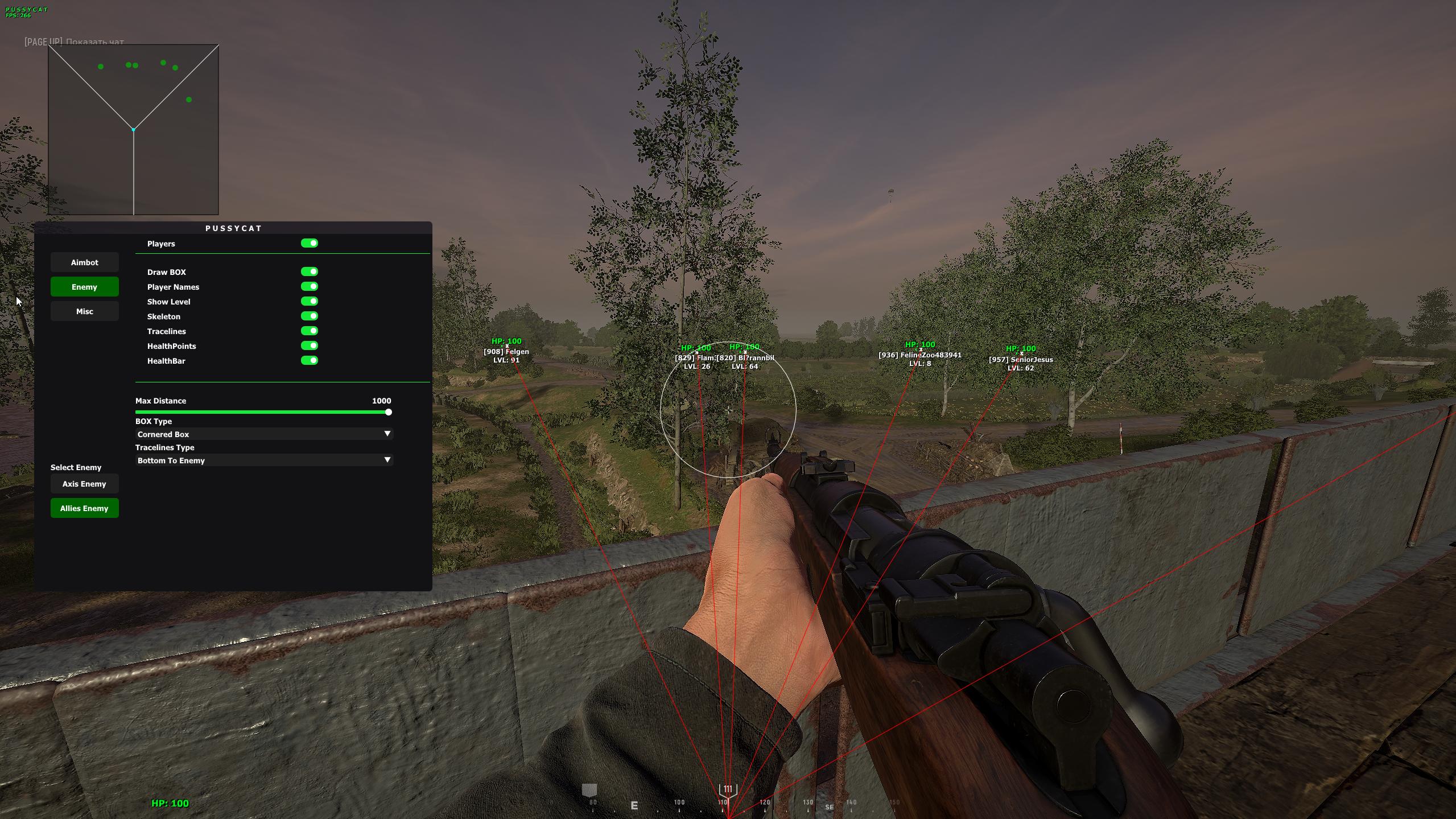Select the Misc tab
The height and width of the screenshot is (819, 1456).
coord(84,311)
